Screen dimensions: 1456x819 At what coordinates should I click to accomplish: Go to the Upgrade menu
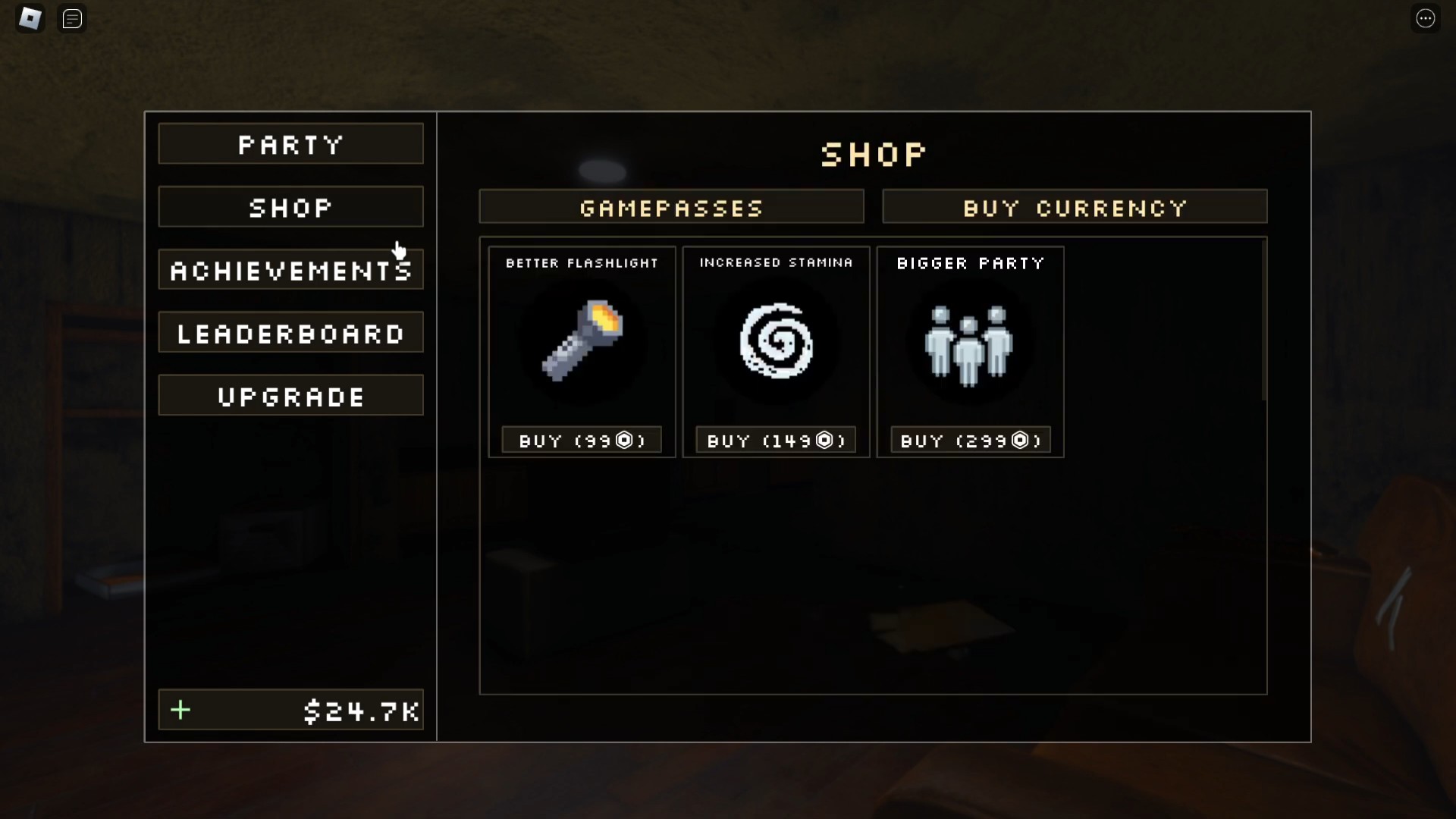click(x=290, y=396)
